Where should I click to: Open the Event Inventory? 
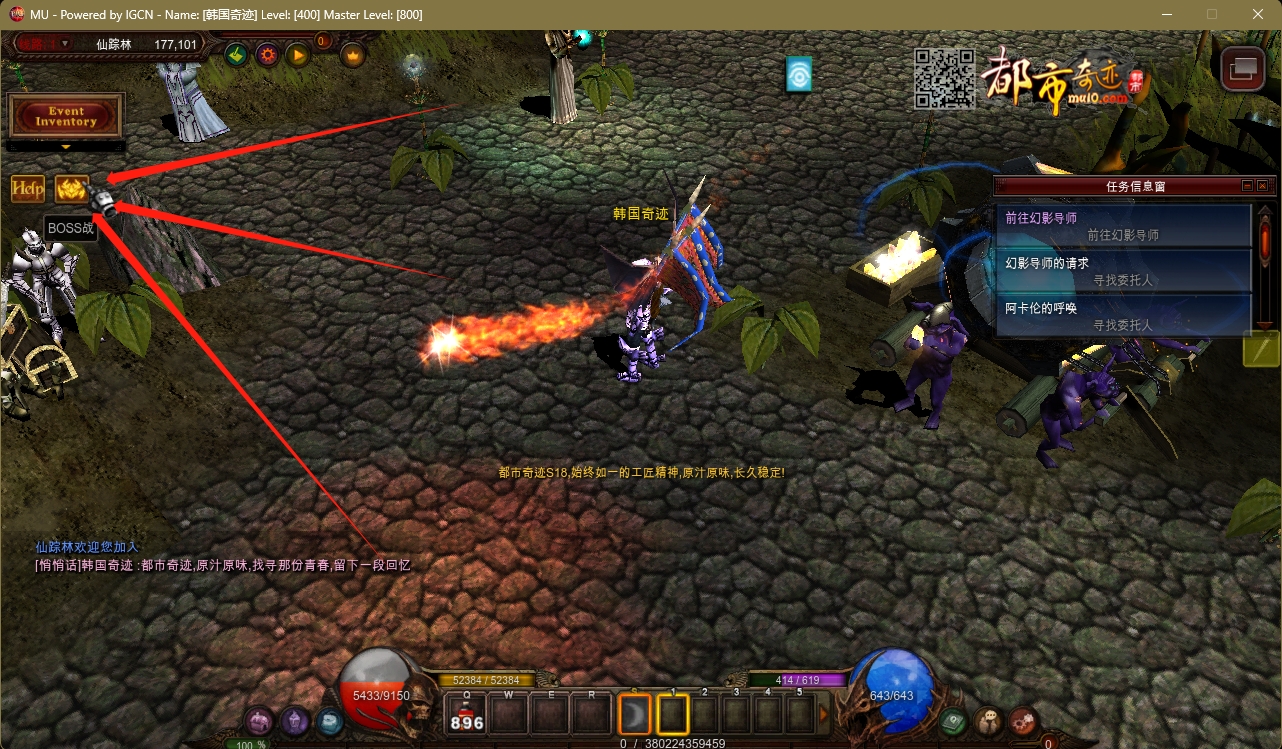tap(66, 116)
